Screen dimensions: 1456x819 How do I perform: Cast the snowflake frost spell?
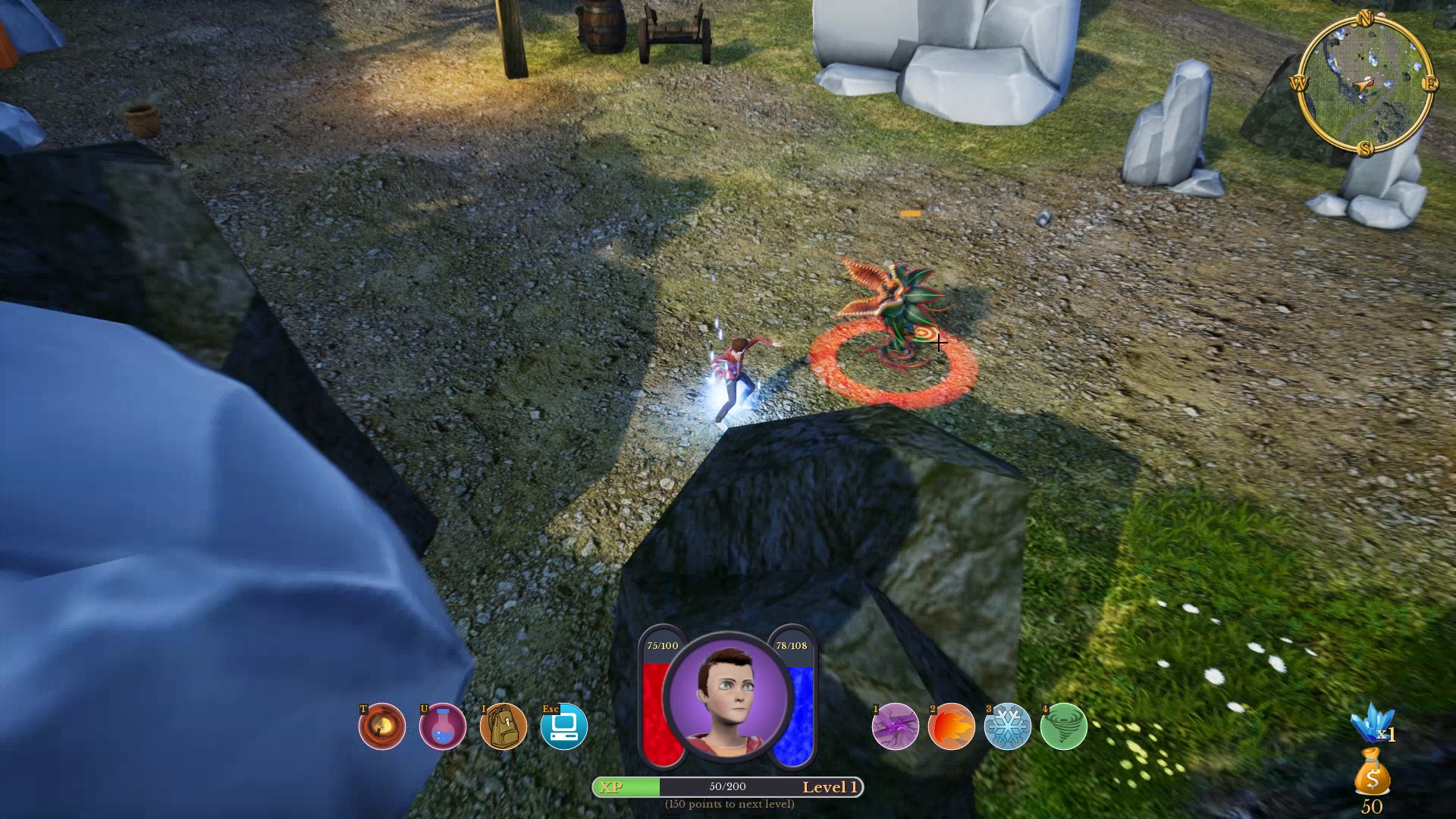coord(1008,726)
